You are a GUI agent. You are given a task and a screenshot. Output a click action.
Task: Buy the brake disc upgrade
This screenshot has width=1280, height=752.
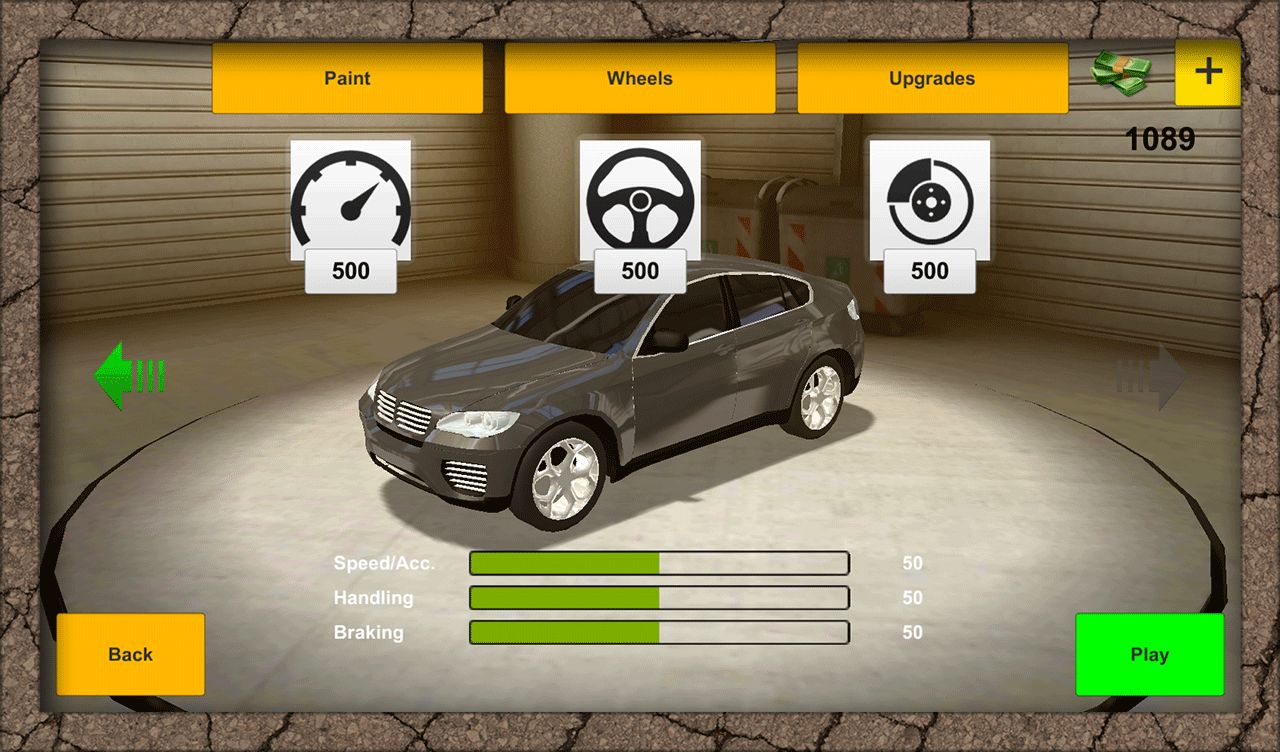930,215
